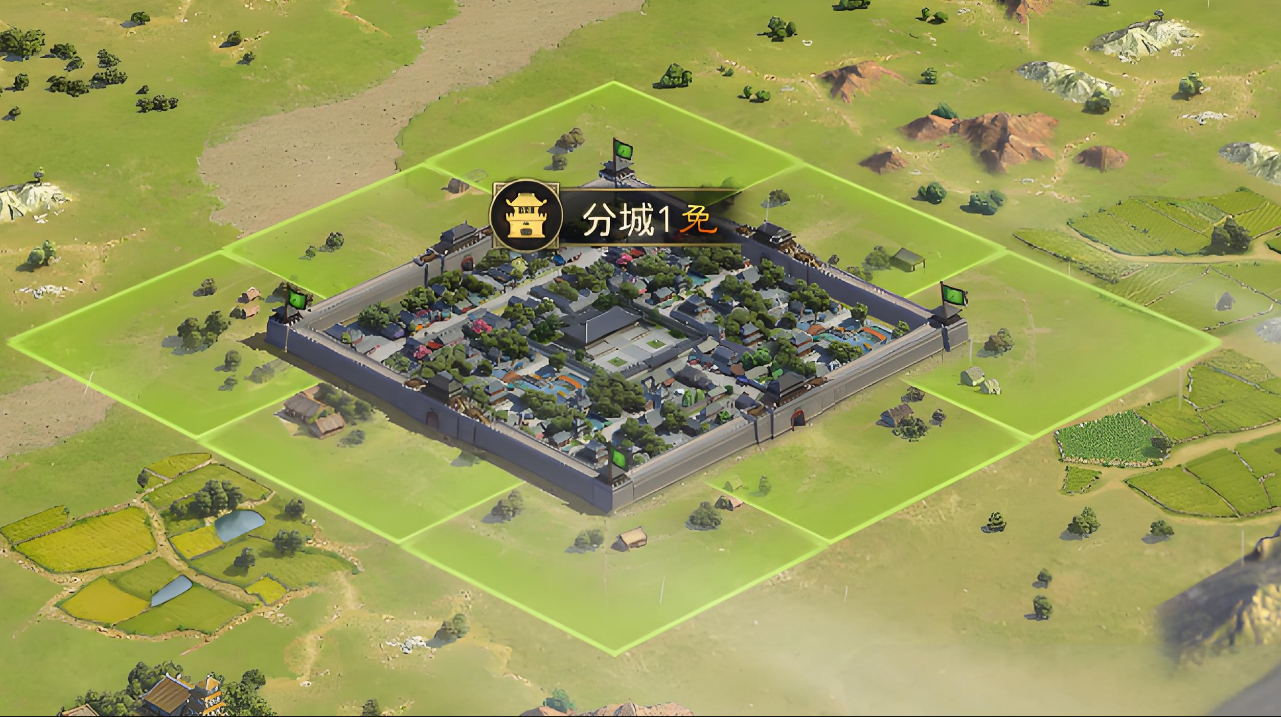Click the golden city gate icon badge
Screen dimensions: 1281x717
(525, 215)
